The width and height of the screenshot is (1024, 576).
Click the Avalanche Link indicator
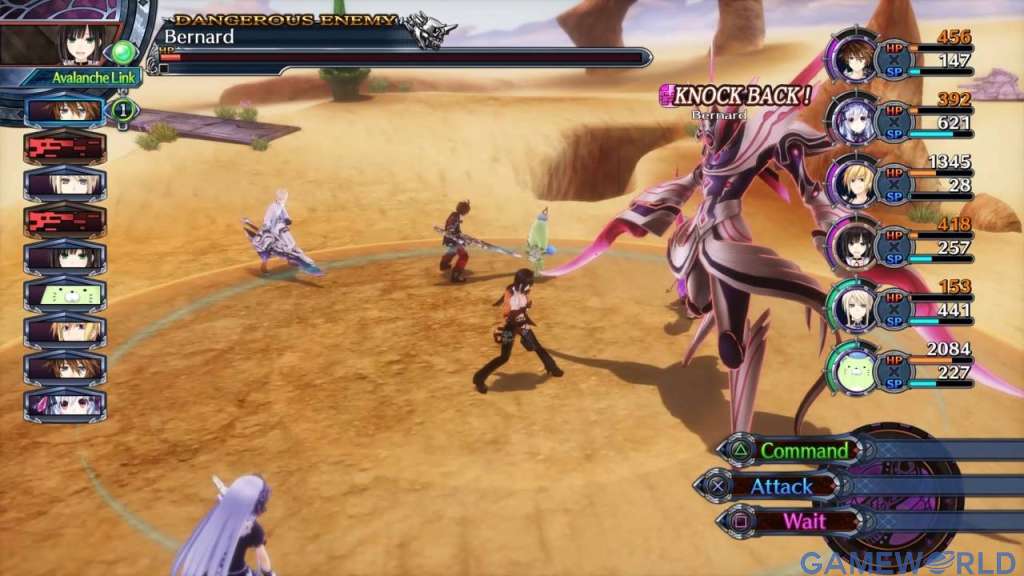coord(63,78)
